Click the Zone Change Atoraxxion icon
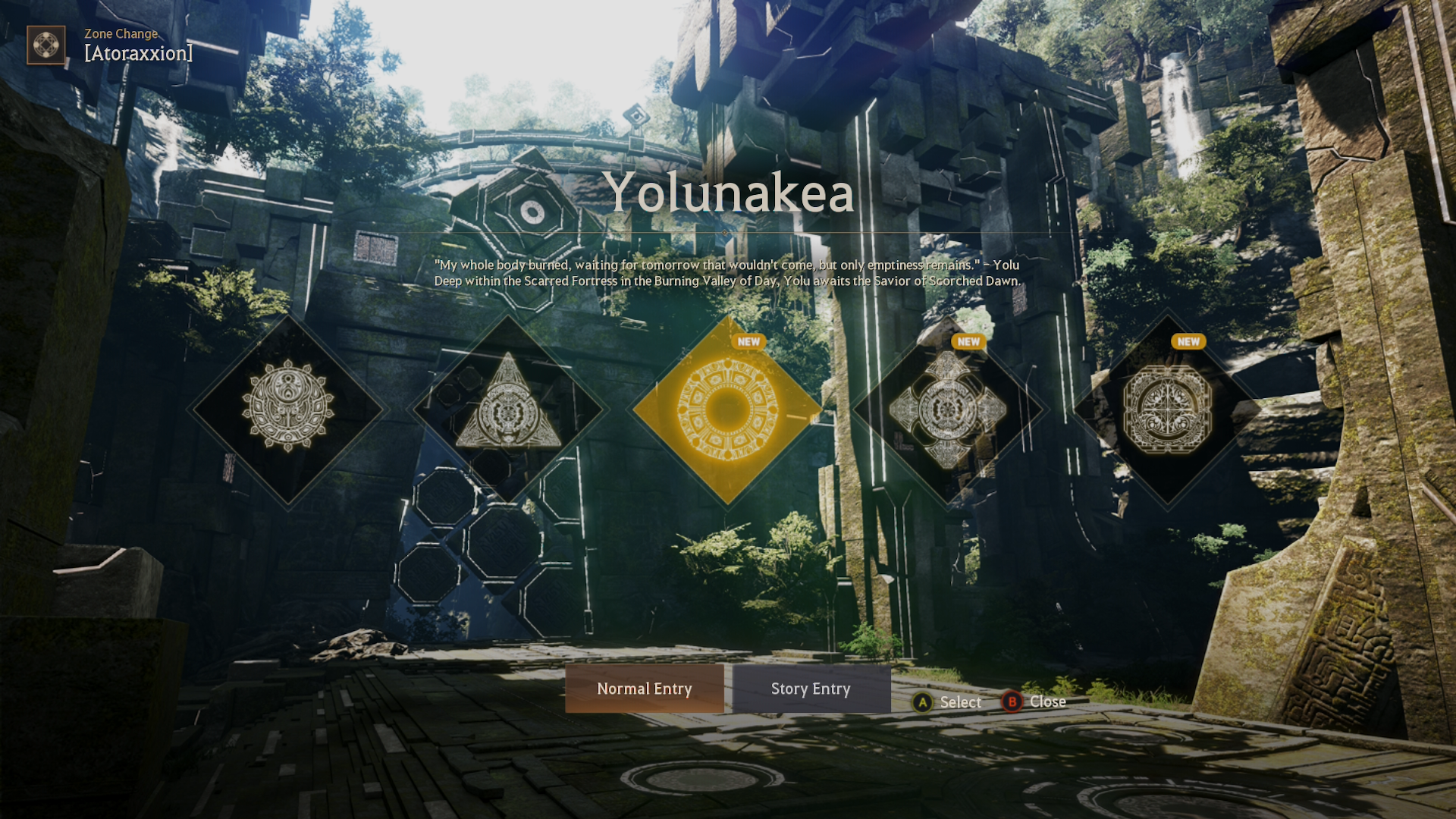Screen dimensions: 1456x819 [45, 45]
